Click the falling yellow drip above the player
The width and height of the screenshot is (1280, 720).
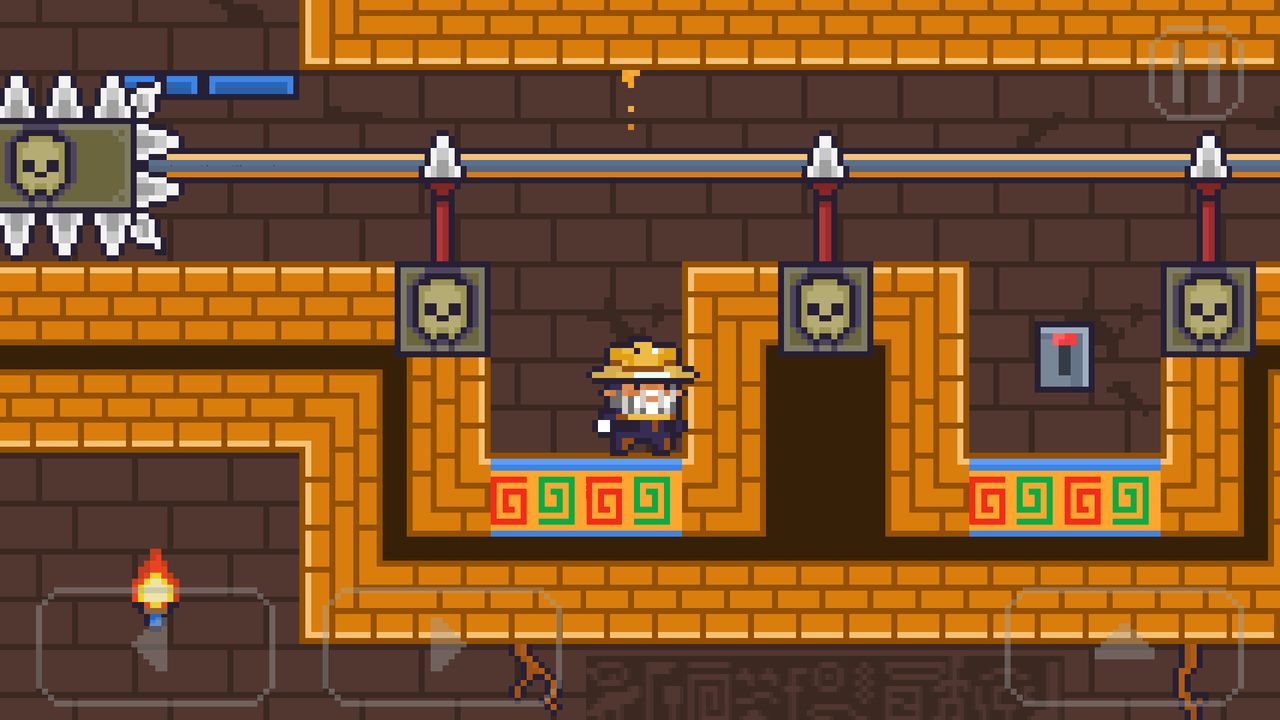tap(629, 82)
